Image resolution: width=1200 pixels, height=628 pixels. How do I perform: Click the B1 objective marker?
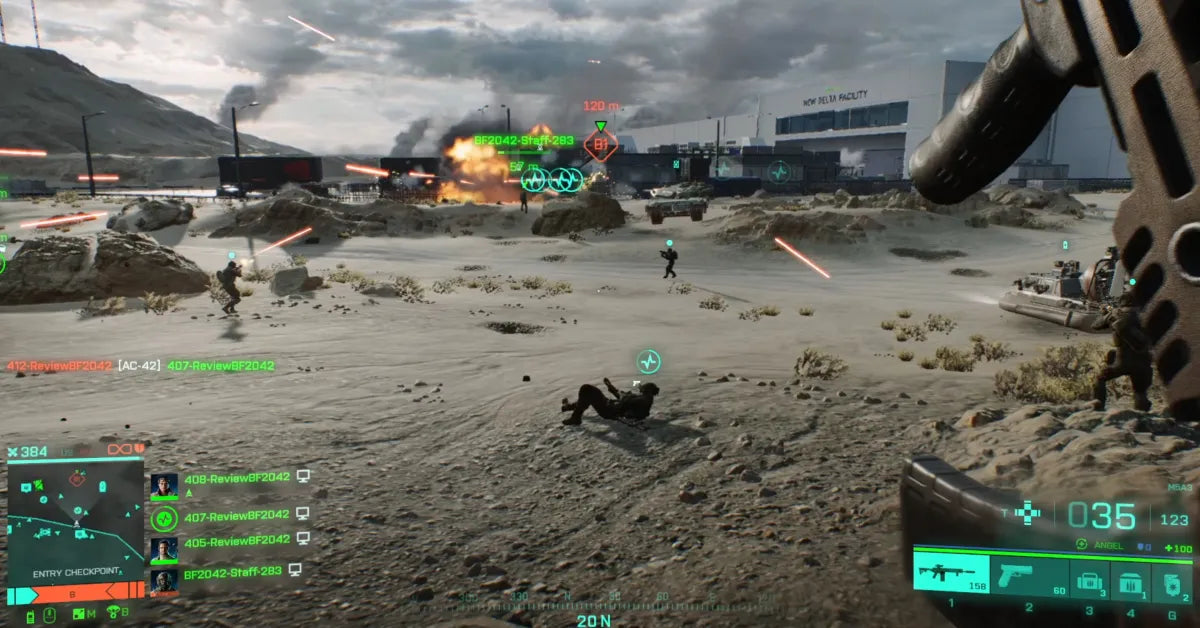click(x=600, y=146)
